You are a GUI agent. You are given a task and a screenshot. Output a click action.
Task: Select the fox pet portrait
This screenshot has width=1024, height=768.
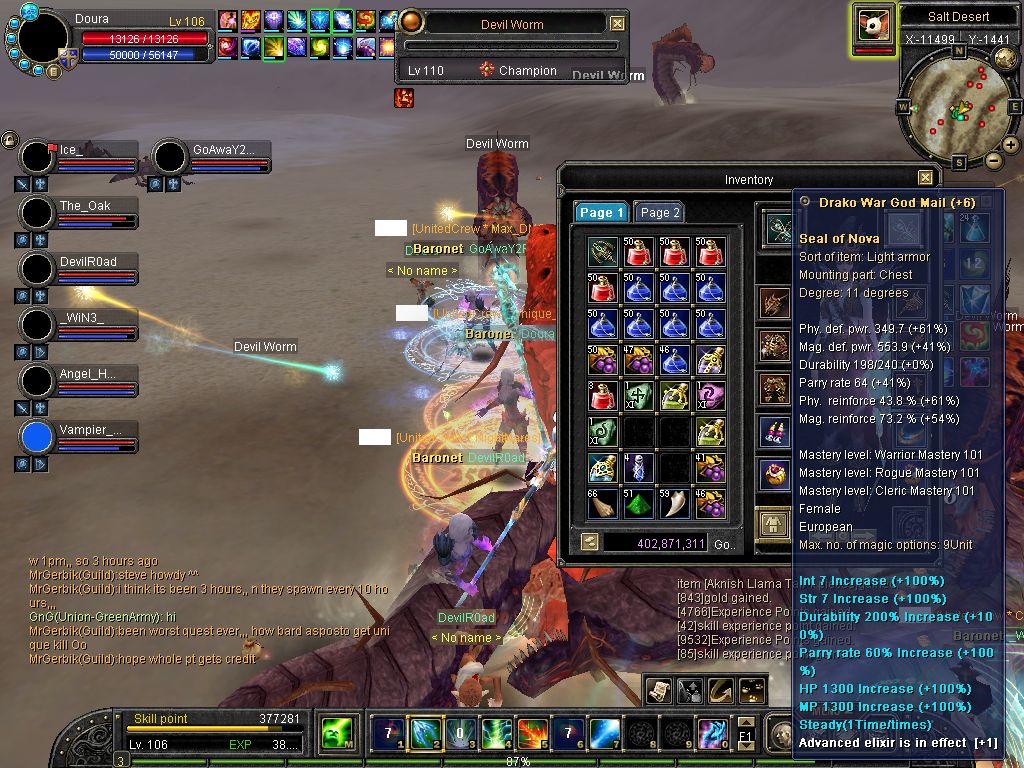coord(874,26)
